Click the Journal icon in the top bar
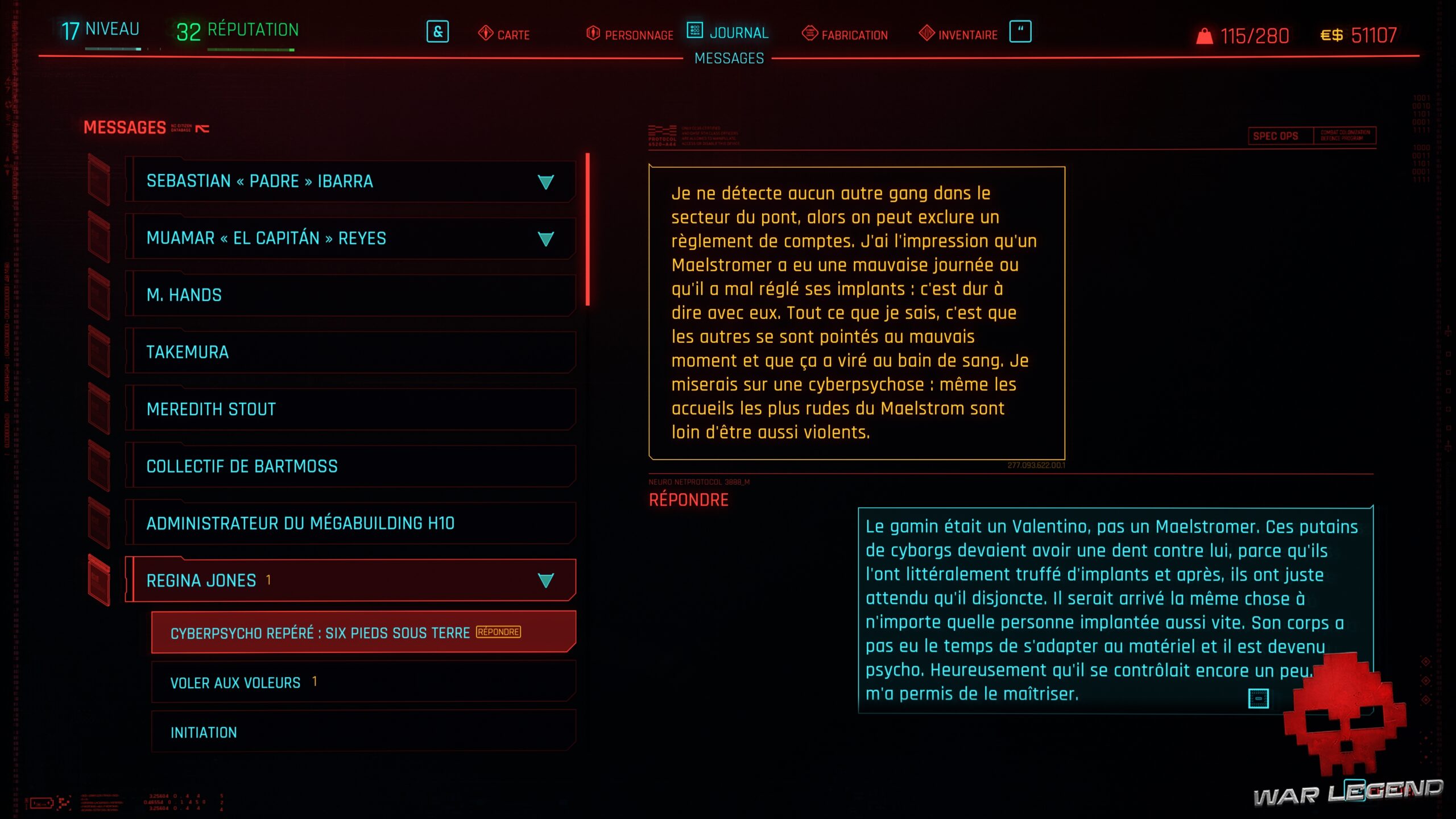This screenshot has height=819, width=1456. click(x=695, y=32)
